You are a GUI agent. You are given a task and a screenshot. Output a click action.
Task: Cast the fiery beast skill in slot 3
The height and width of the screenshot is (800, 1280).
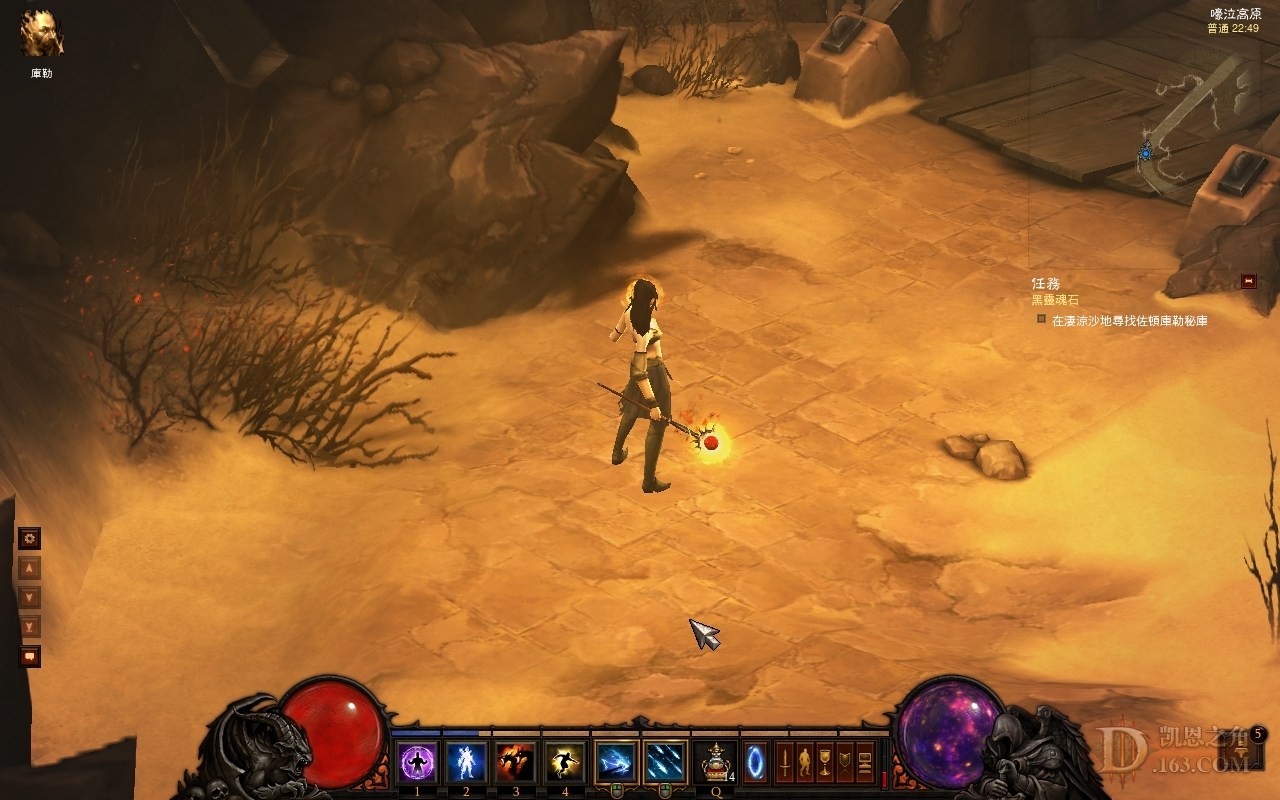coord(516,763)
